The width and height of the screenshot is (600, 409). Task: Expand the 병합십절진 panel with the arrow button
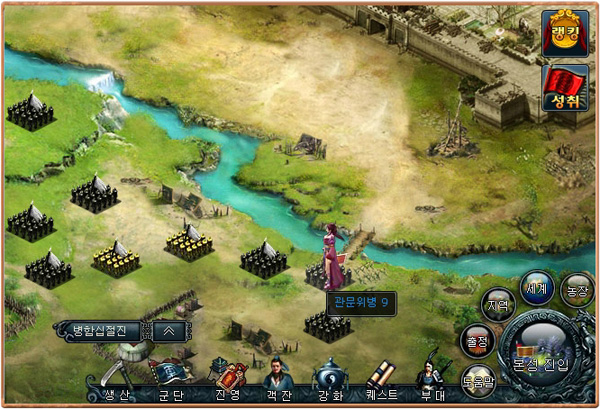(x=169, y=329)
